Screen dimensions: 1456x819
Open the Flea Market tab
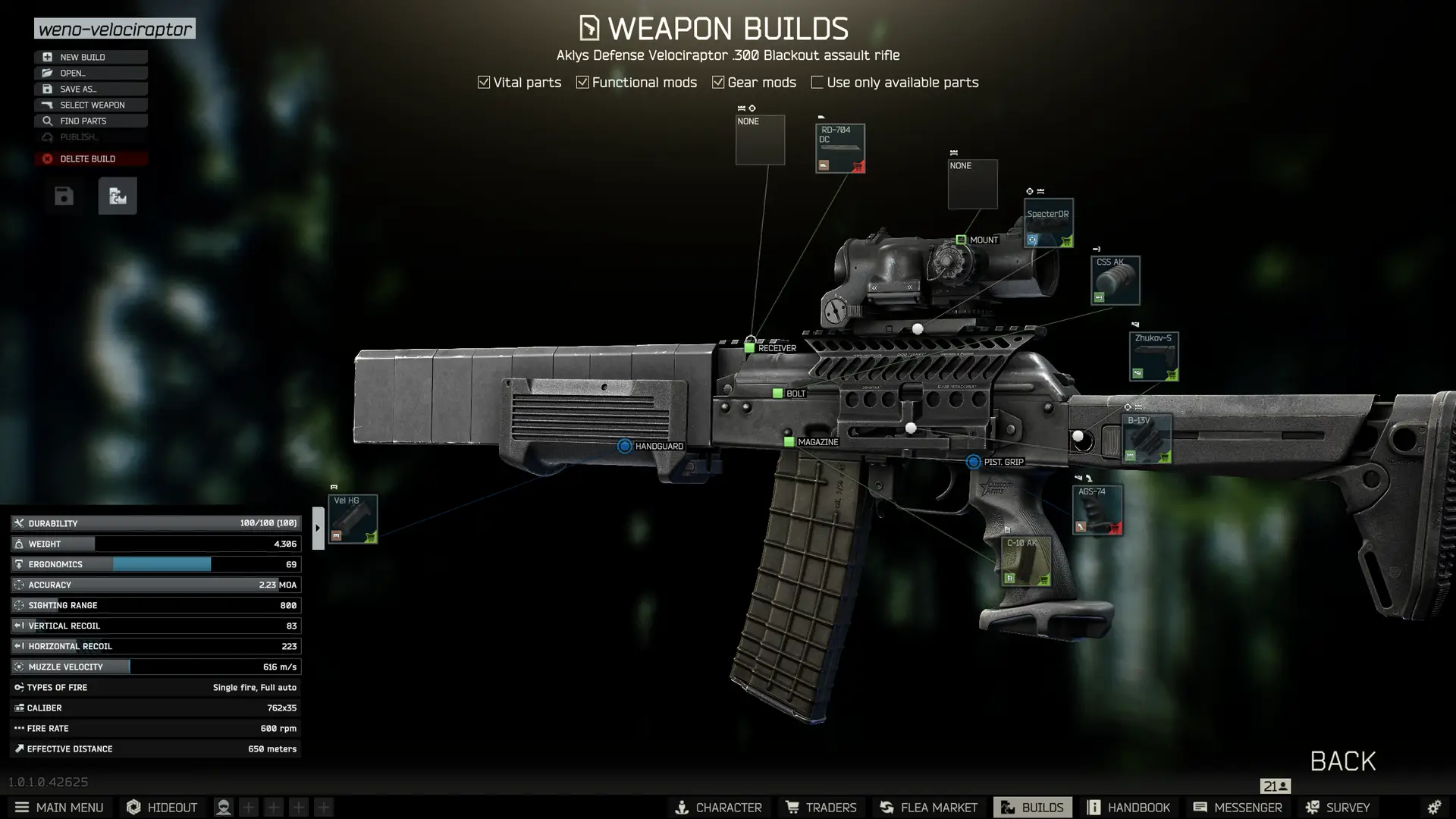(x=928, y=807)
